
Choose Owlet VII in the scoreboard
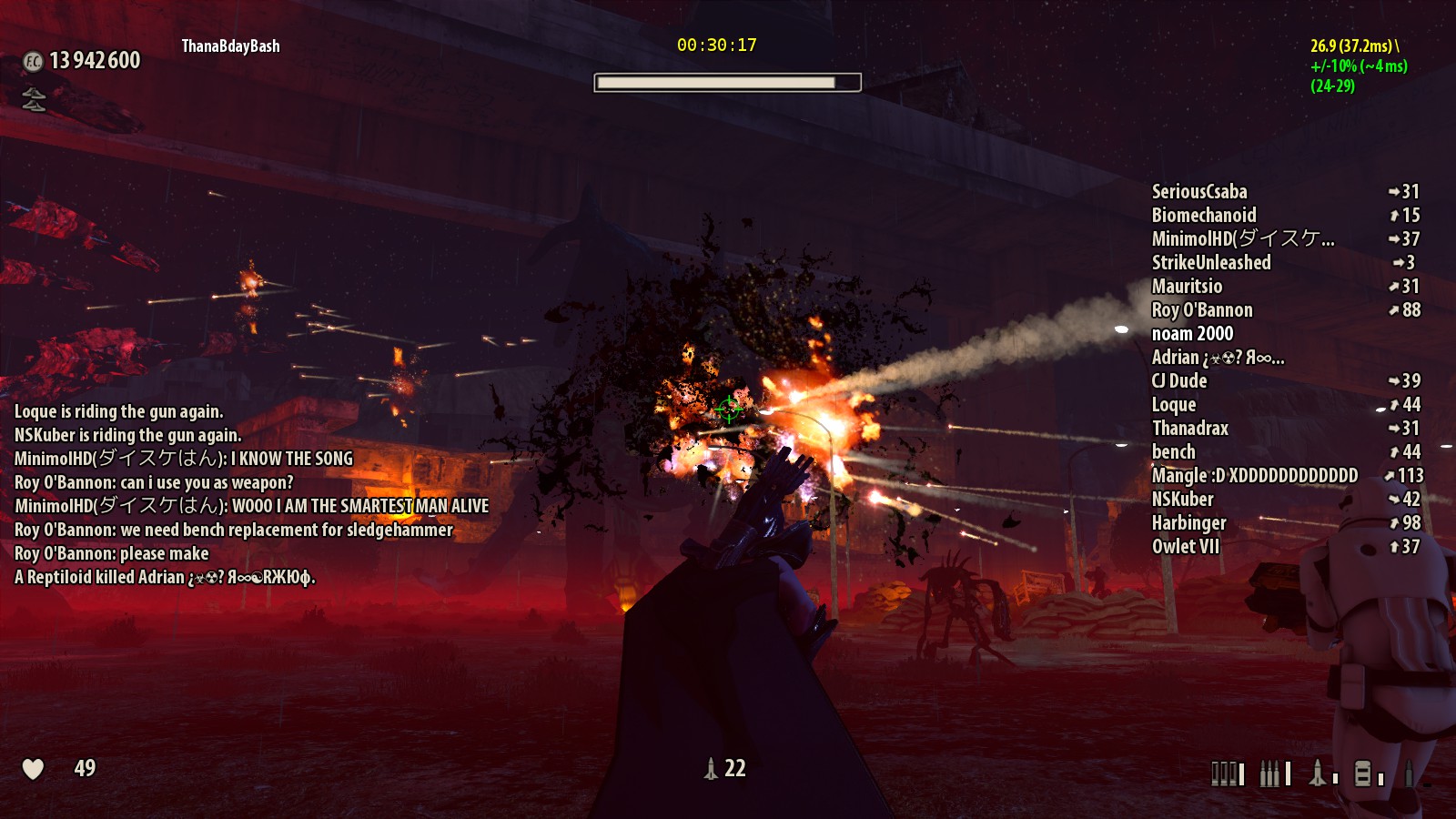coord(1186,547)
